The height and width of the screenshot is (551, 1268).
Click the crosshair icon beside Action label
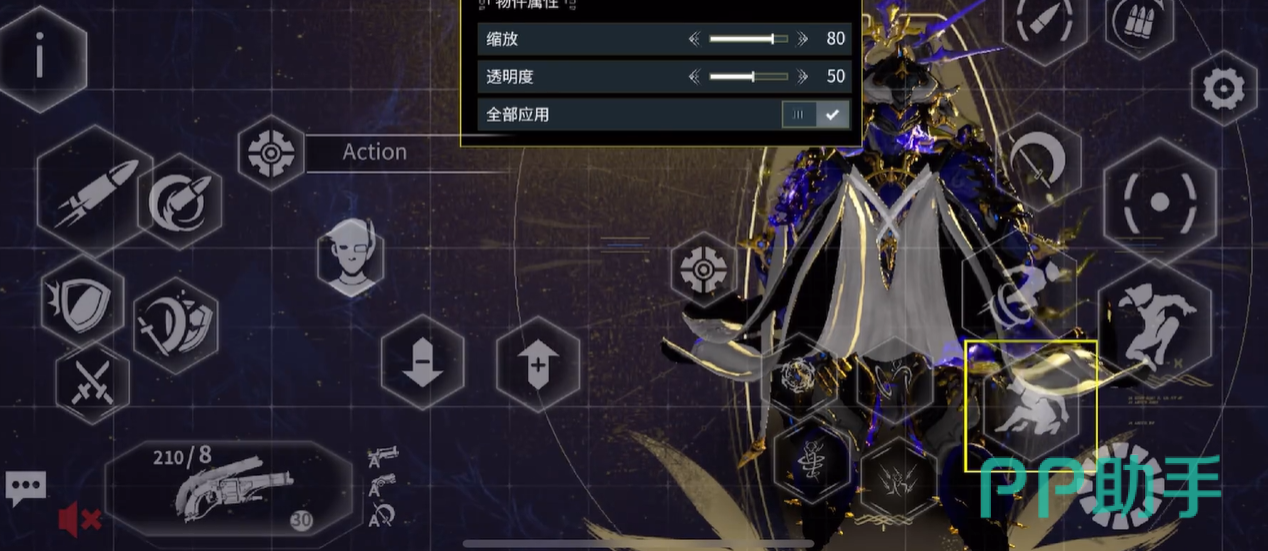[271, 153]
